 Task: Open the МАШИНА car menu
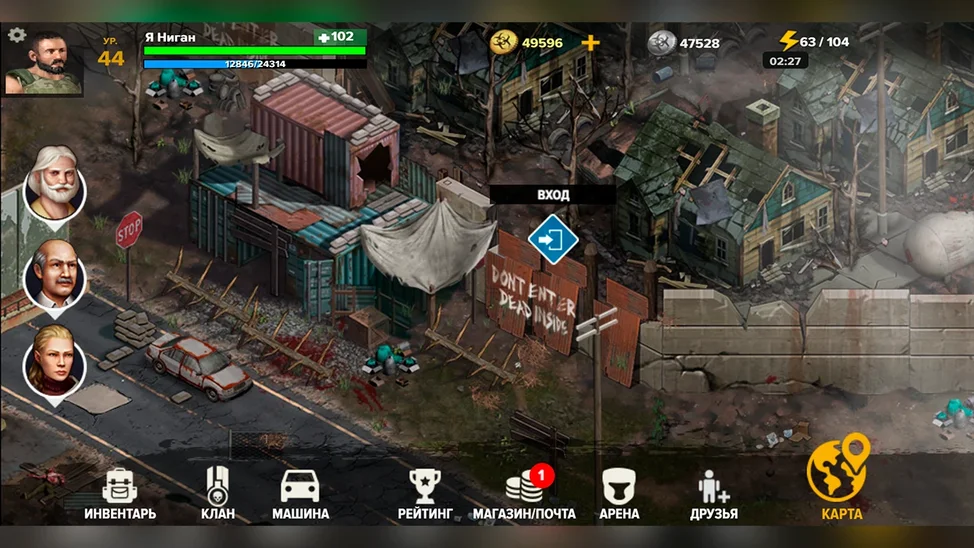300,494
